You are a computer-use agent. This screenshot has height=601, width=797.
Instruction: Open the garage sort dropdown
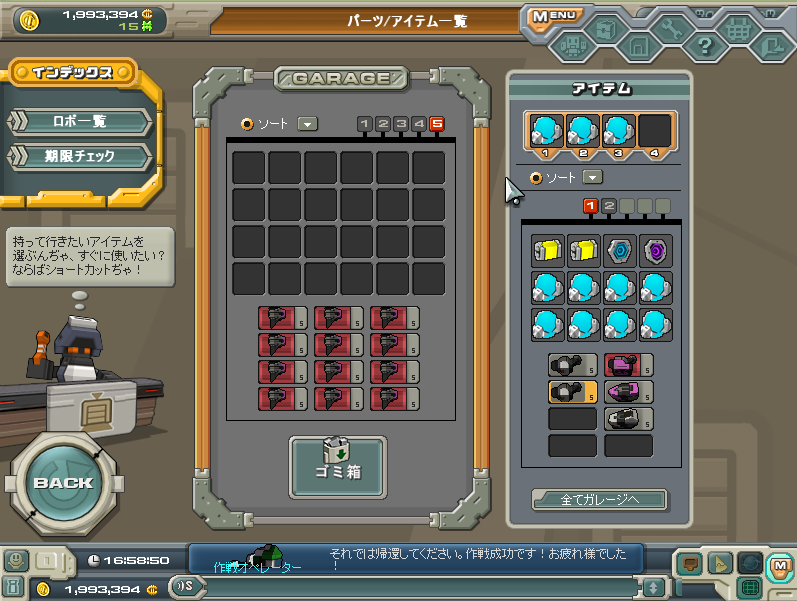click(x=308, y=124)
